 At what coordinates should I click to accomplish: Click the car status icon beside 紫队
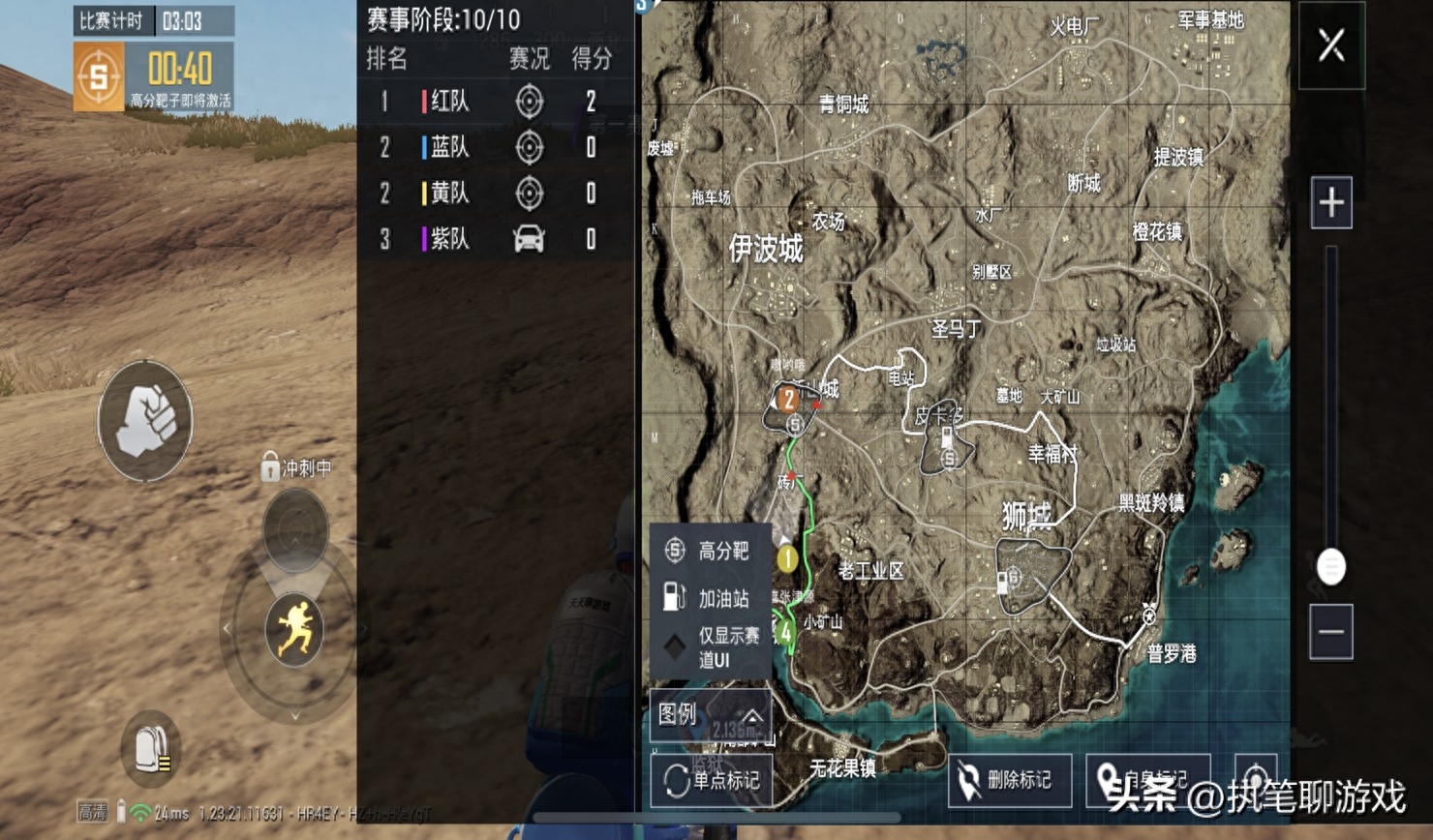(x=529, y=237)
